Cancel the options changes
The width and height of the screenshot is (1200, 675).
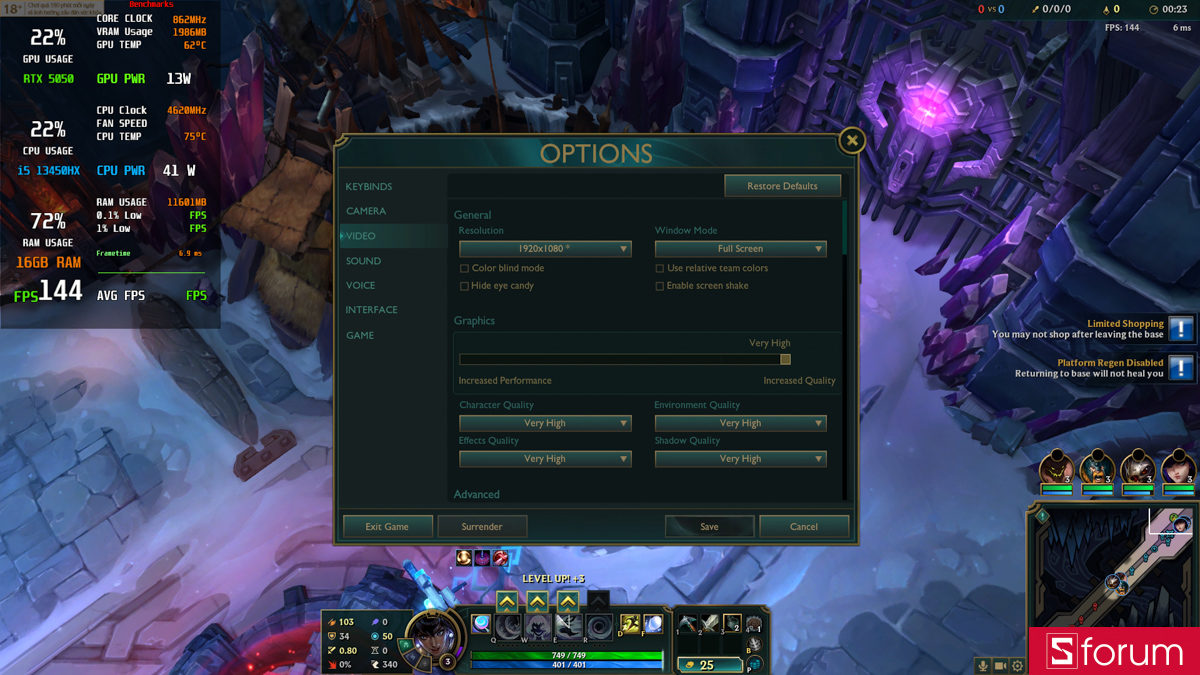(x=804, y=526)
